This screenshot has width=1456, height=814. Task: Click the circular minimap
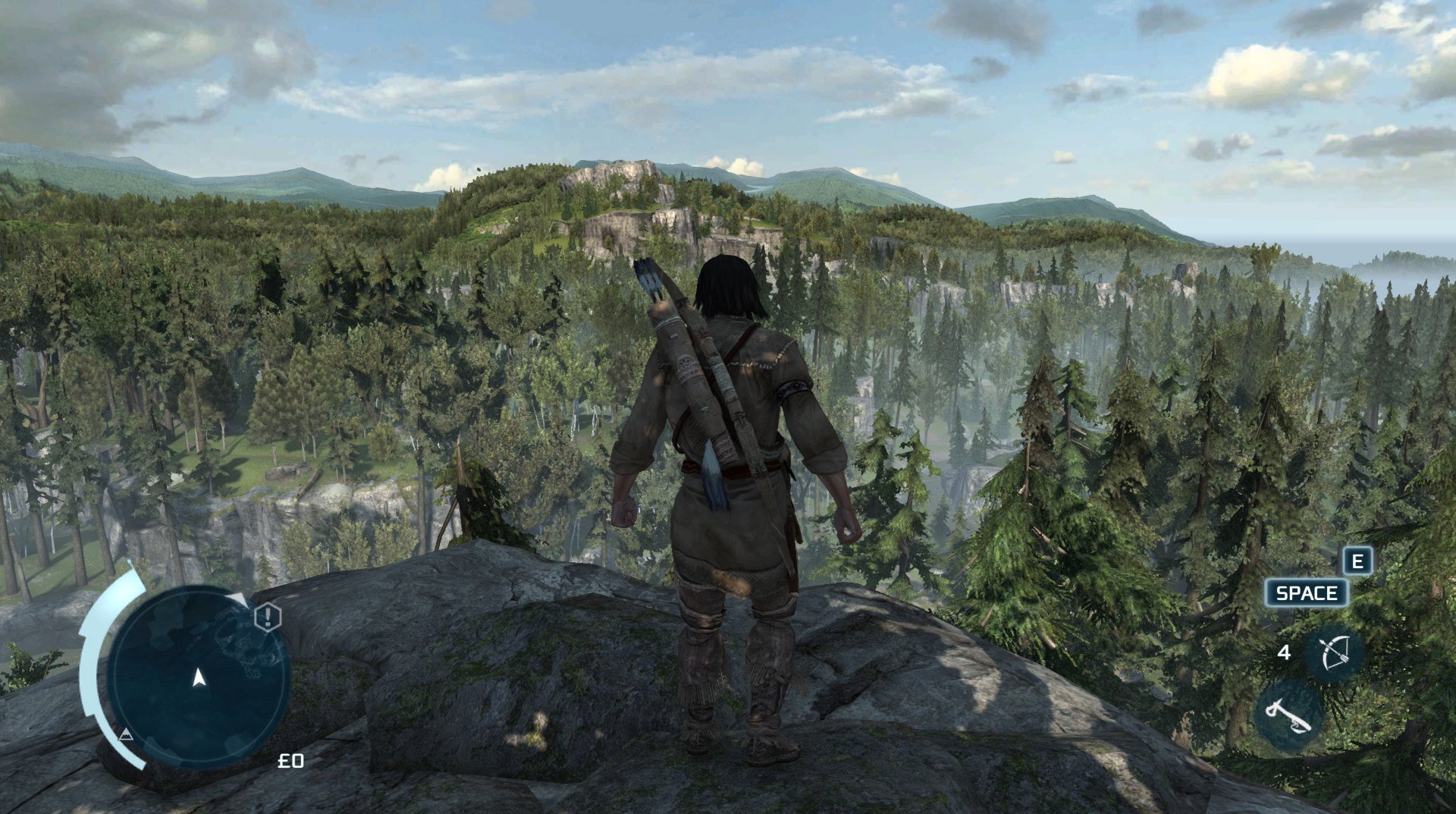pyautogui.click(x=199, y=677)
